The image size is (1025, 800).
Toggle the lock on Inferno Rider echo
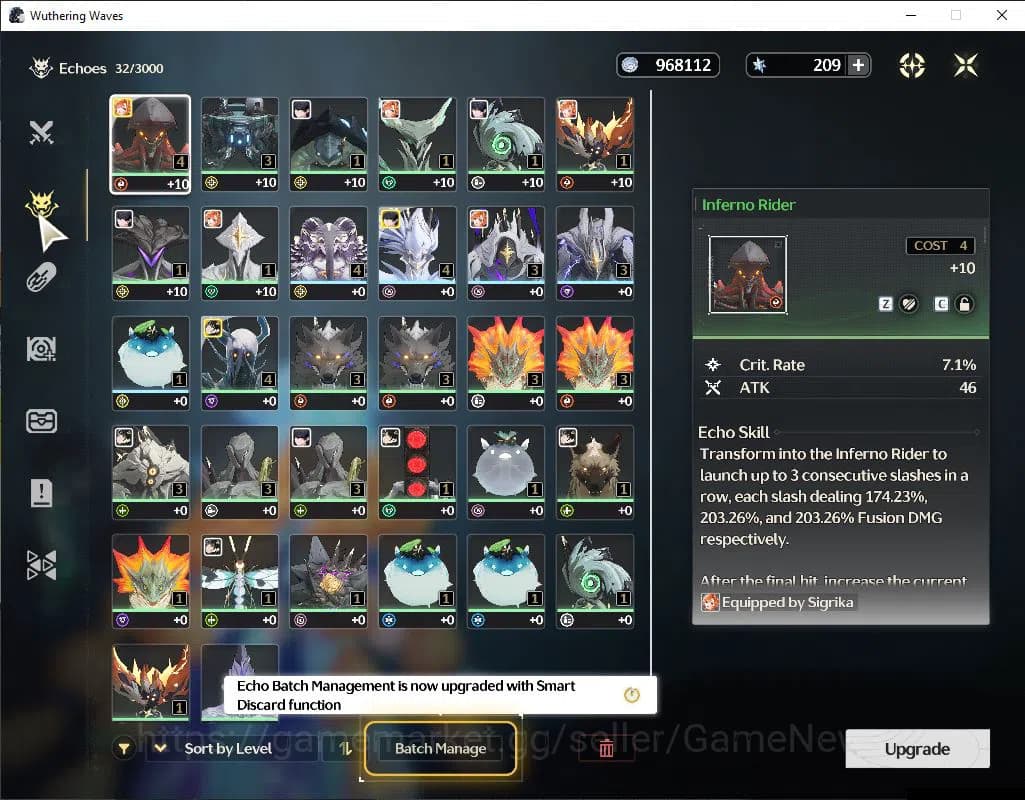coord(964,304)
